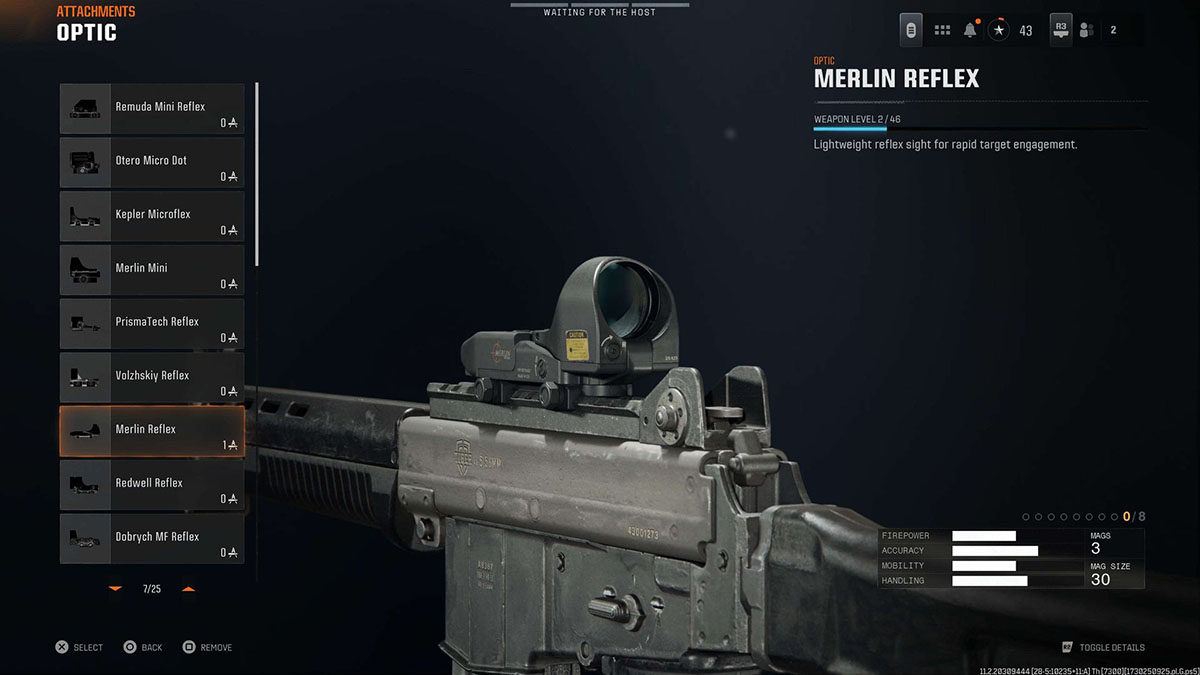Show the next optics page with down arrow
The image size is (1200, 675).
point(115,589)
